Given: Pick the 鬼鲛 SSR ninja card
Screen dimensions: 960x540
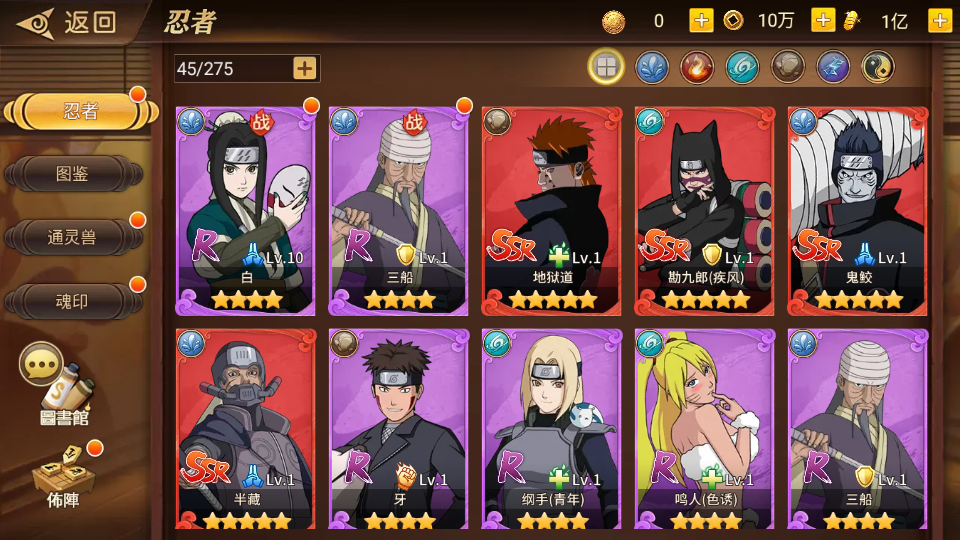Looking at the screenshot, I should pos(858,210).
